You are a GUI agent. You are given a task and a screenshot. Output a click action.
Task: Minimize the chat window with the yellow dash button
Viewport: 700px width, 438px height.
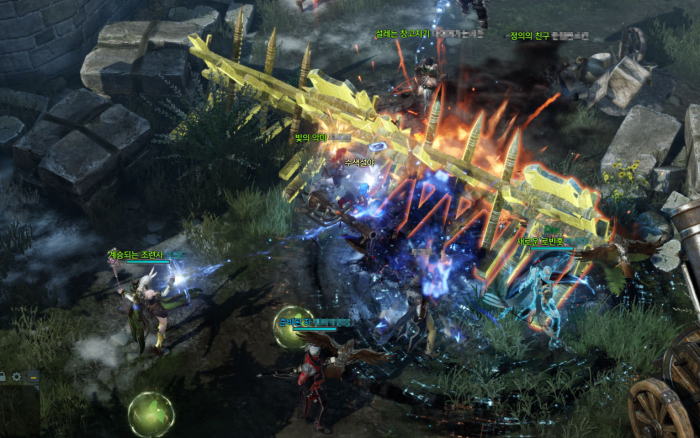click(x=33, y=376)
